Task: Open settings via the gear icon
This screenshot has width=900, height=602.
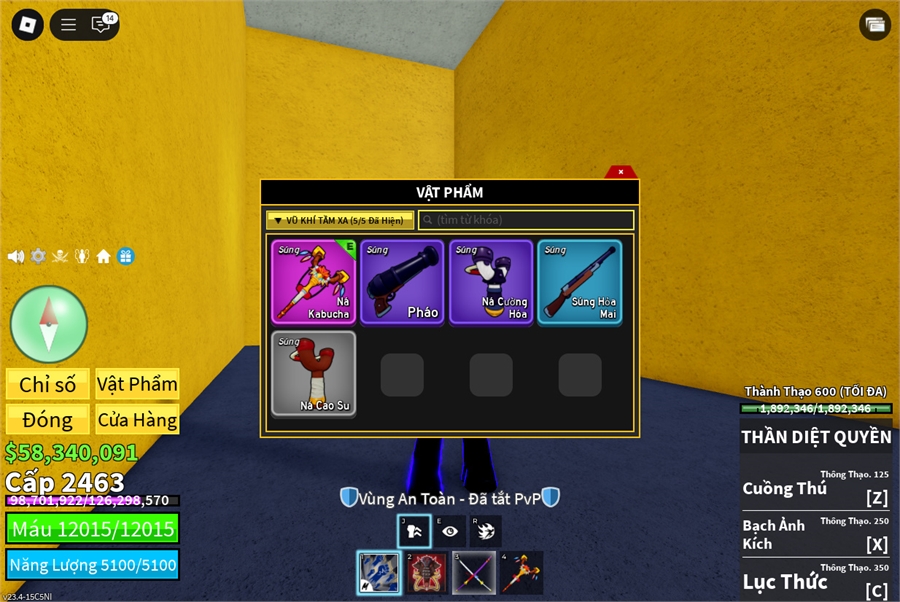Action: tap(38, 256)
